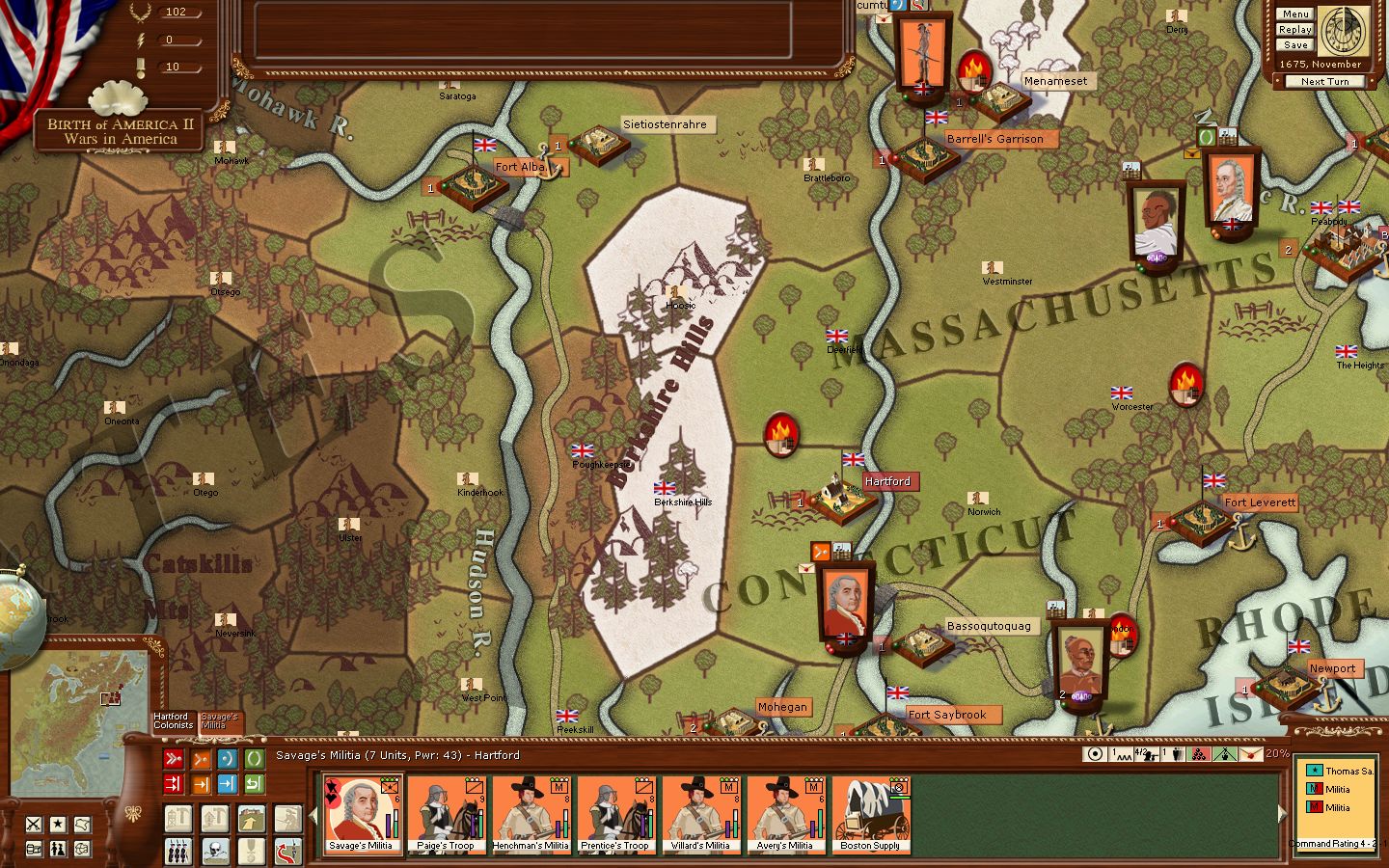Pick the Henchman's Militia unit card

click(531, 815)
